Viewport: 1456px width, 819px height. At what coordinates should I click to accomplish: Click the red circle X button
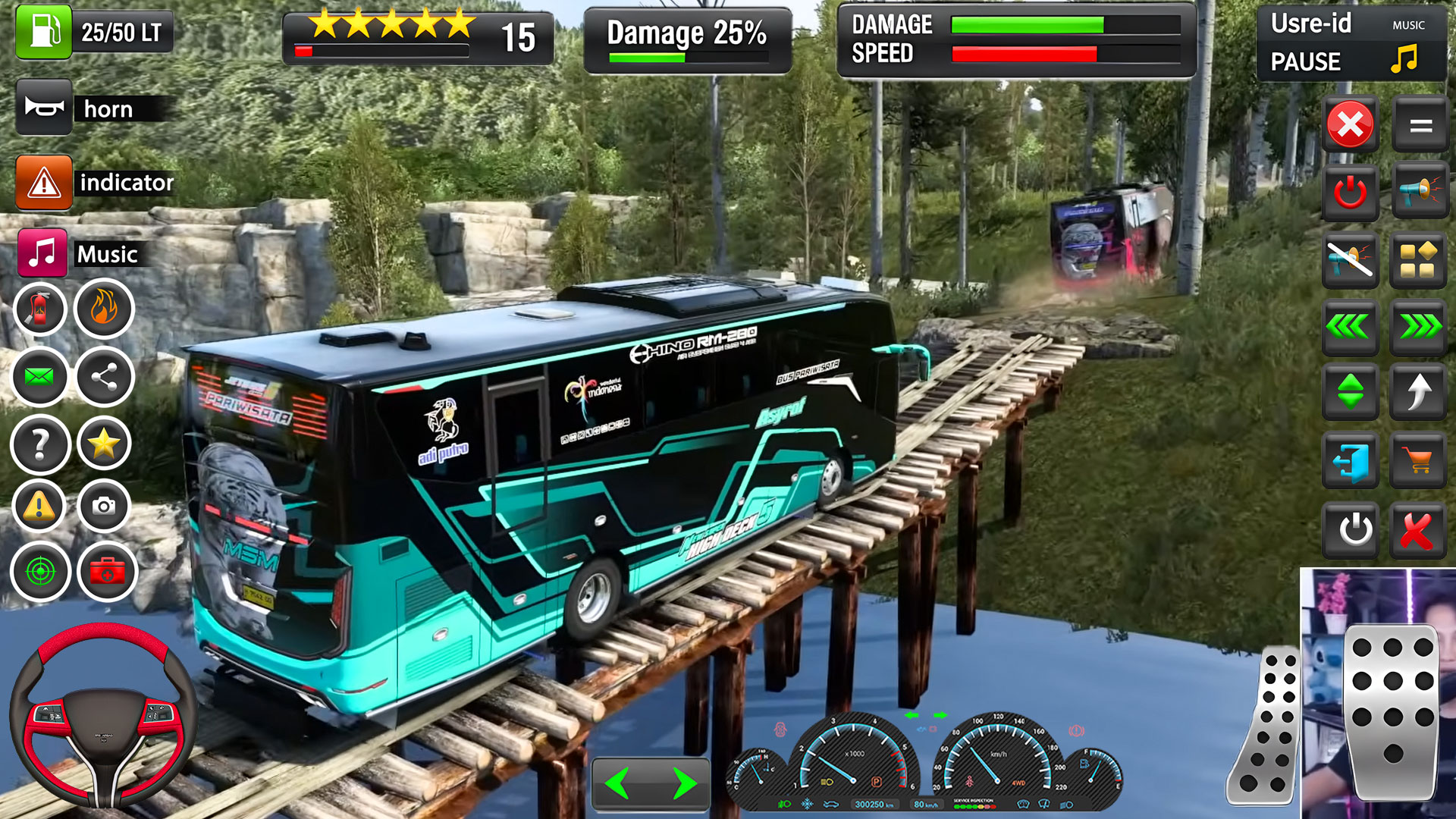click(1350, 124)
